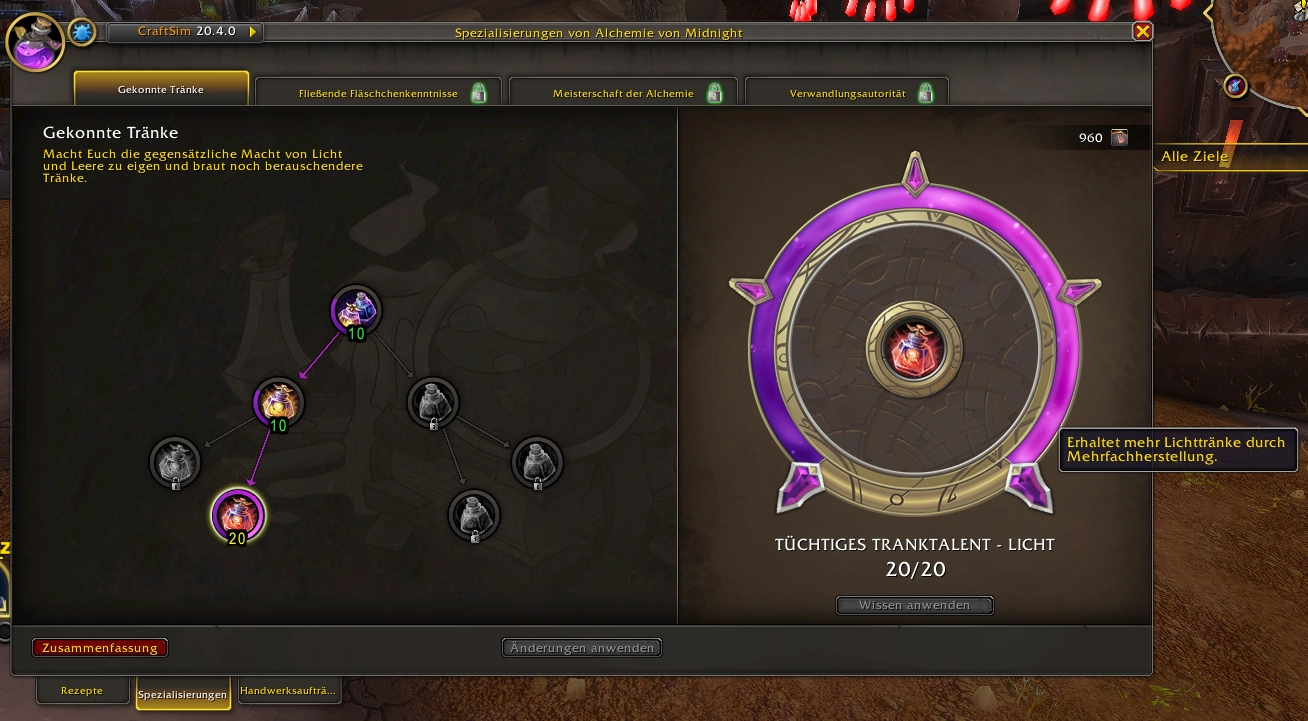1308x721 pixels.
Task: Click the alchemy profession portrait icon
Action: [x=35, y=43]
